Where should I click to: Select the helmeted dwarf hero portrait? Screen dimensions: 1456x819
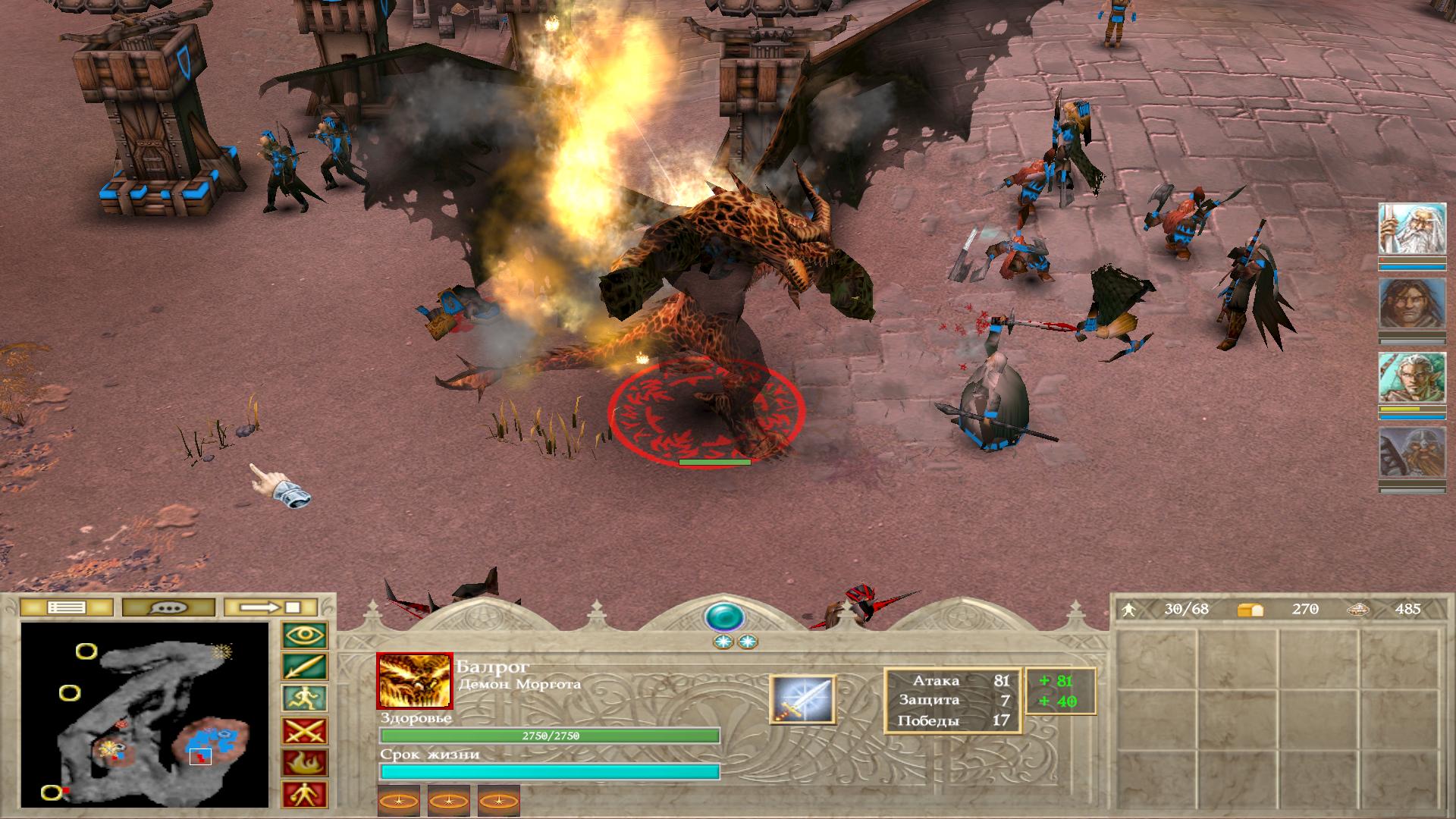pyautogui.click(x=1411, y=453)
